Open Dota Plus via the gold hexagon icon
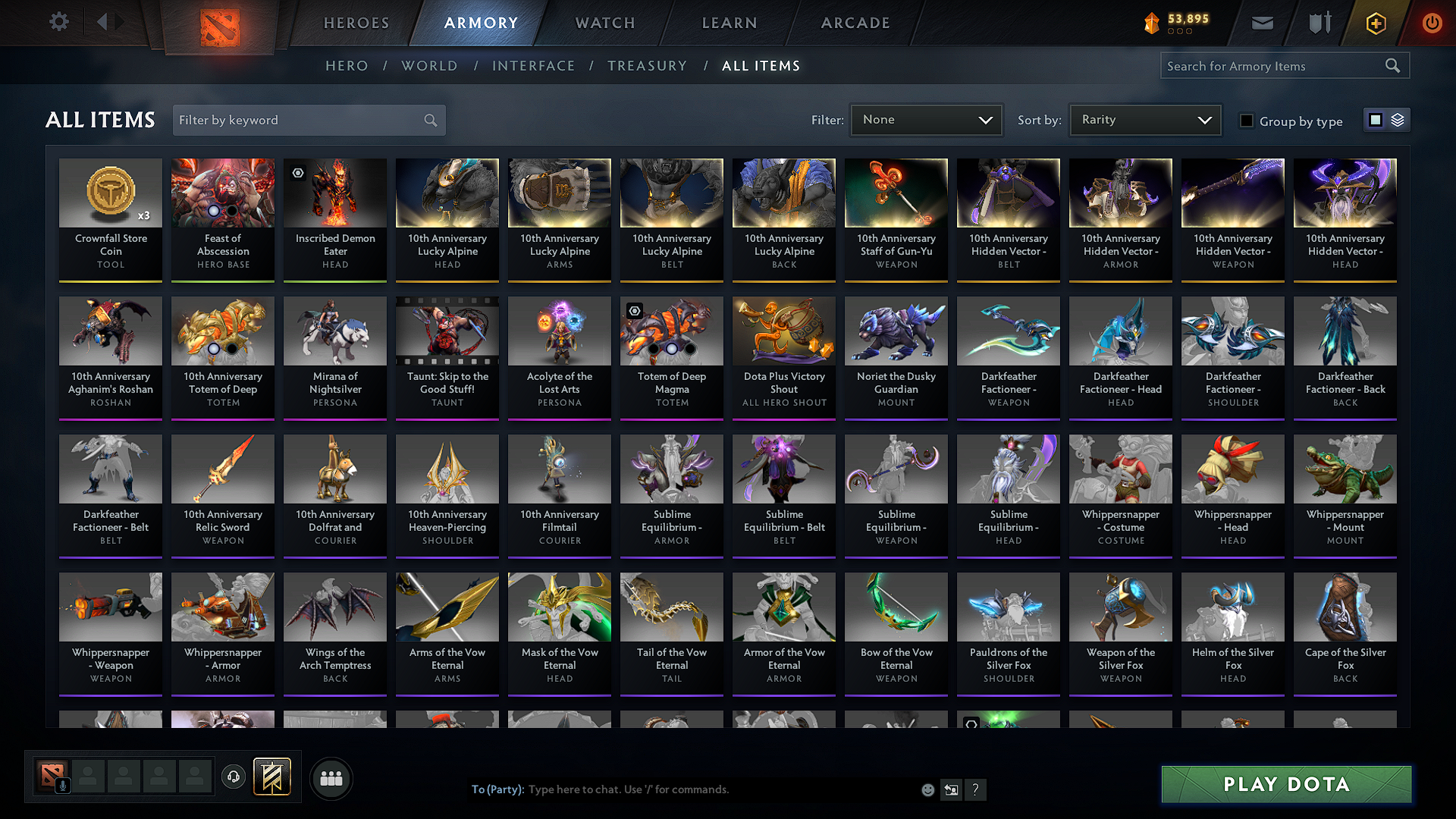The width and height of the screenshot is (1456, 819). (1375, 23)
